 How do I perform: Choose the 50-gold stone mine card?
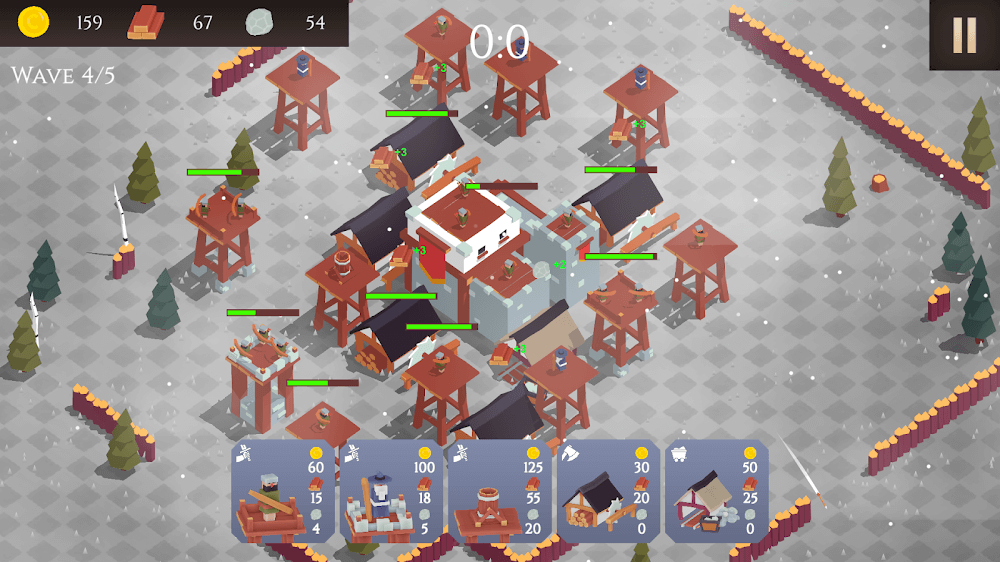[715, 492]
